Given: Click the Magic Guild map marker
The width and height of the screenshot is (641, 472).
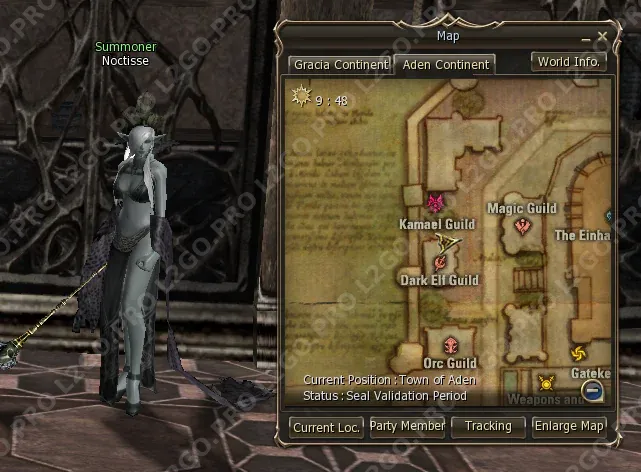Looking at the screenshot, I should (x=522, y=226).
